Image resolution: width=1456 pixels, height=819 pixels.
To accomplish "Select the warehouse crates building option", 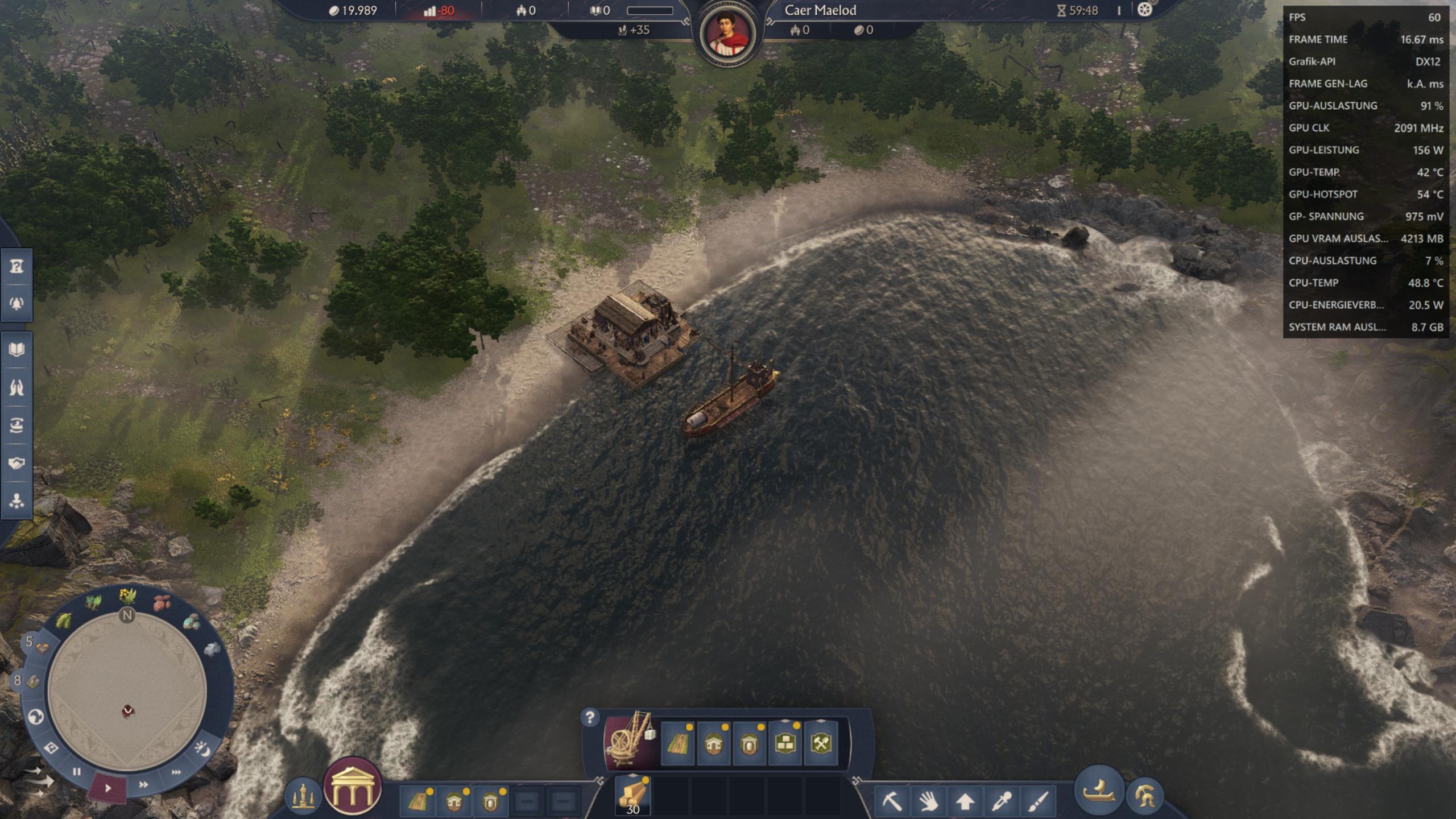I will click(784, 743).
